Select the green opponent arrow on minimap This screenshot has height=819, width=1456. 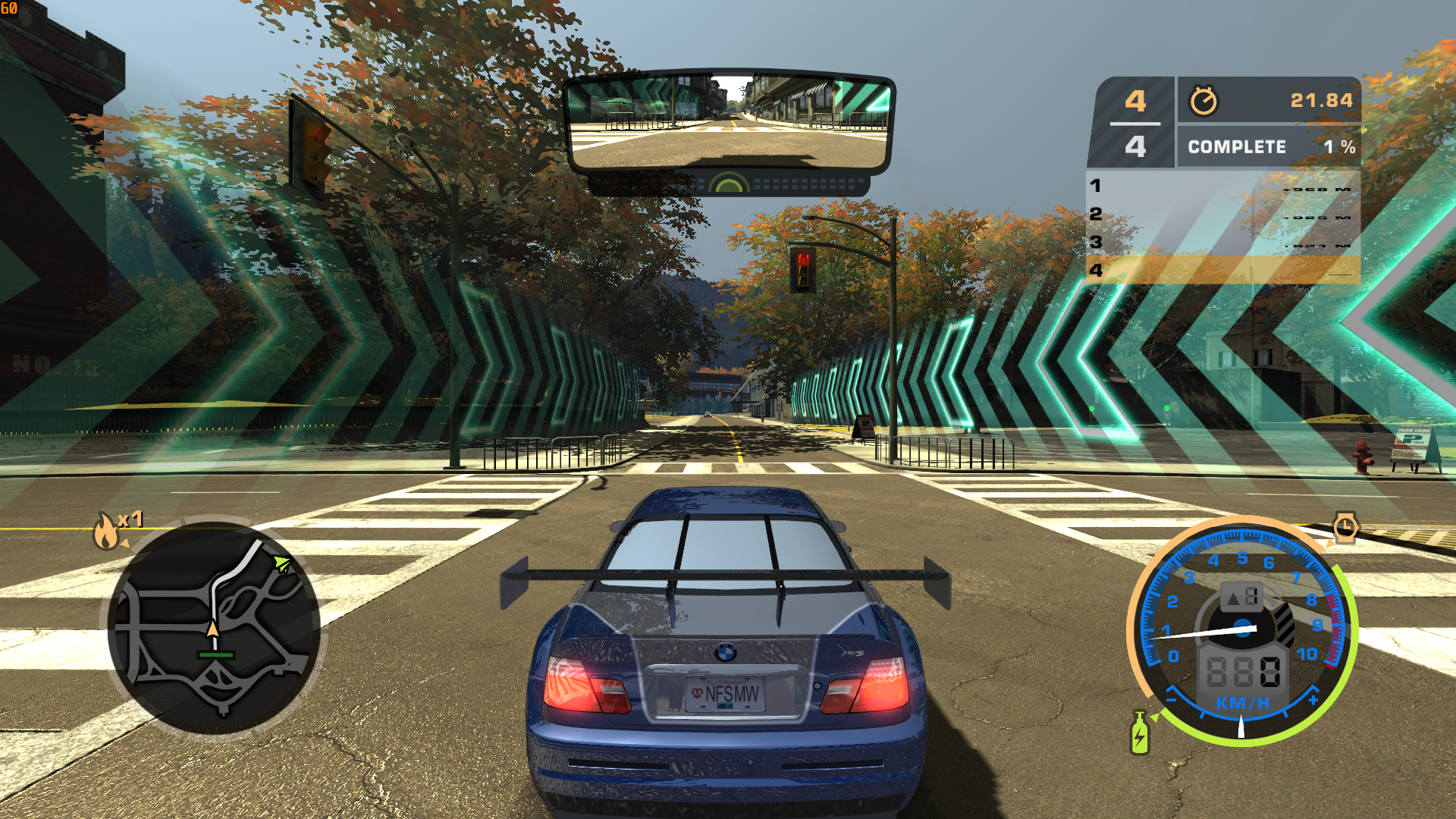tap(281, 563)
